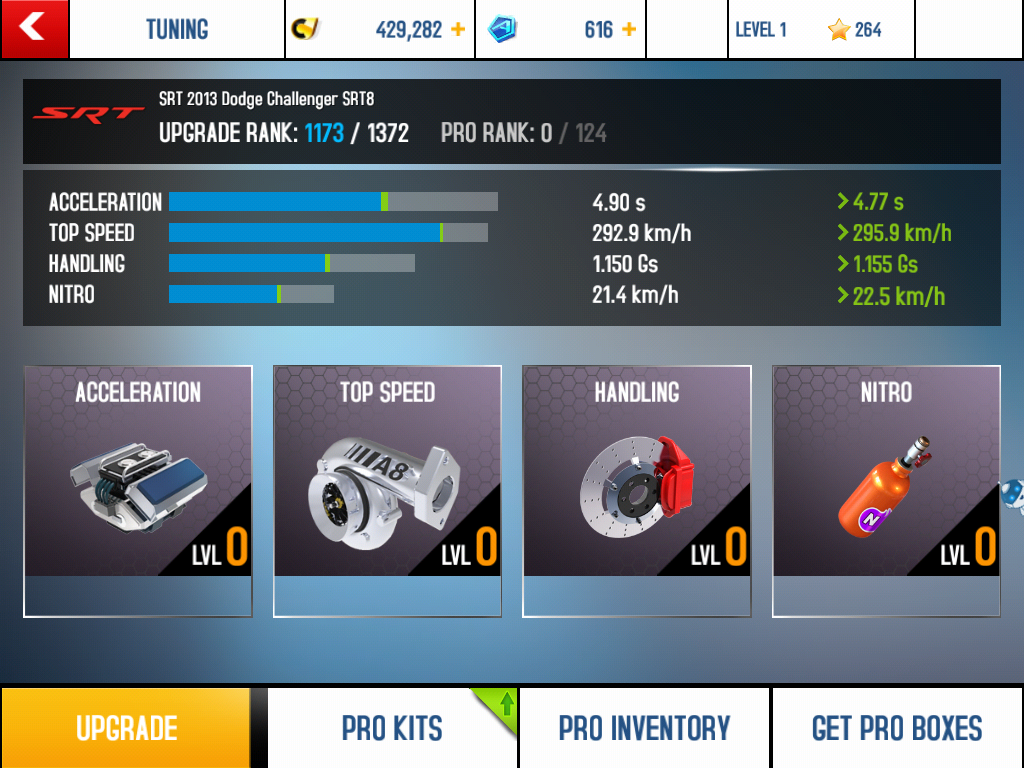Image resolution: width=1024 pixels, height=768 pixels.
Task: Choose the Top Speed upgrade card
Action: [x=387, y=490]
